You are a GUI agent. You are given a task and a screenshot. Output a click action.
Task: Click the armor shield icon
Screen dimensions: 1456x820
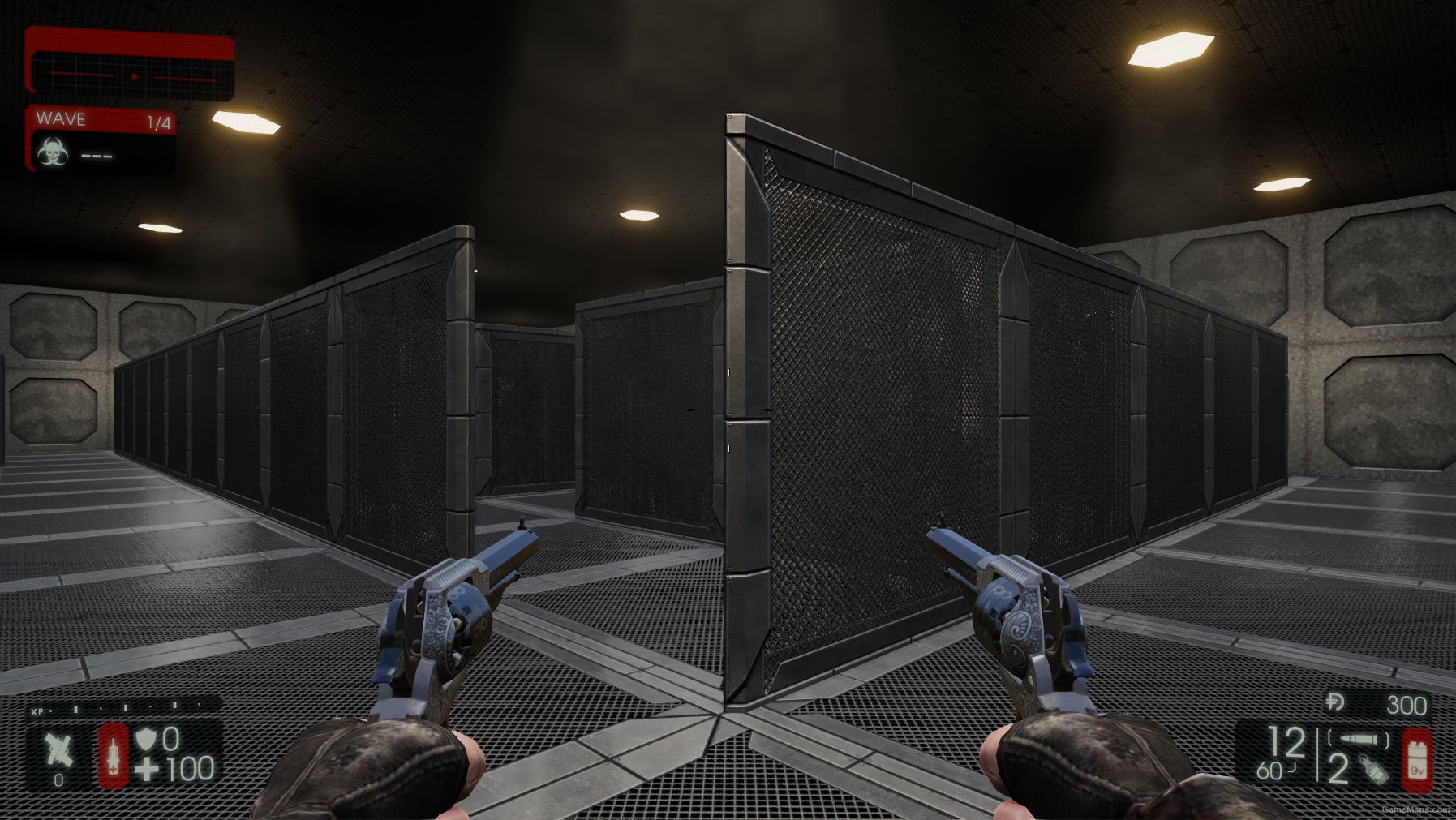click(x=144, y=740)
